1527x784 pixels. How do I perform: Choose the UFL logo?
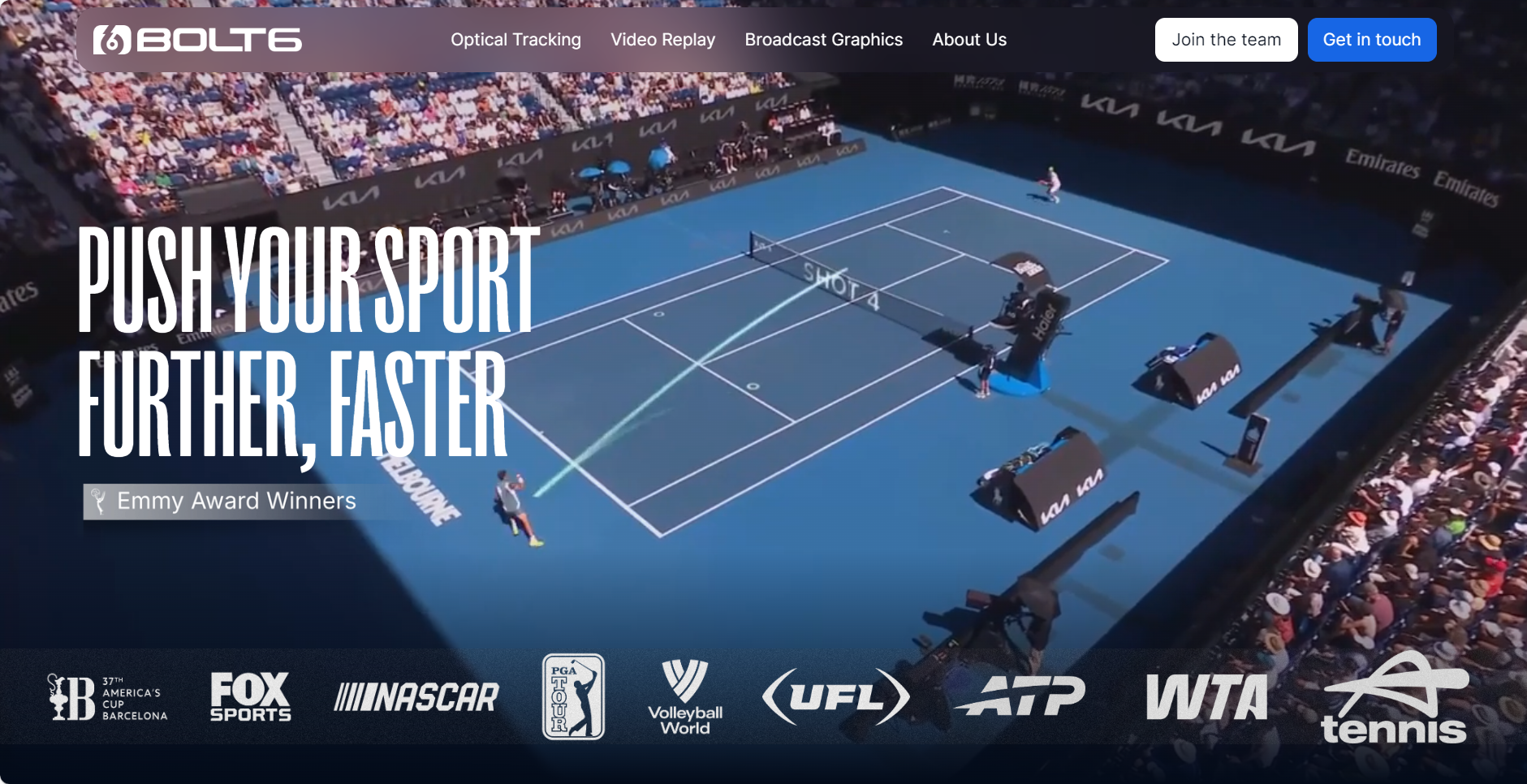[836, 697]
